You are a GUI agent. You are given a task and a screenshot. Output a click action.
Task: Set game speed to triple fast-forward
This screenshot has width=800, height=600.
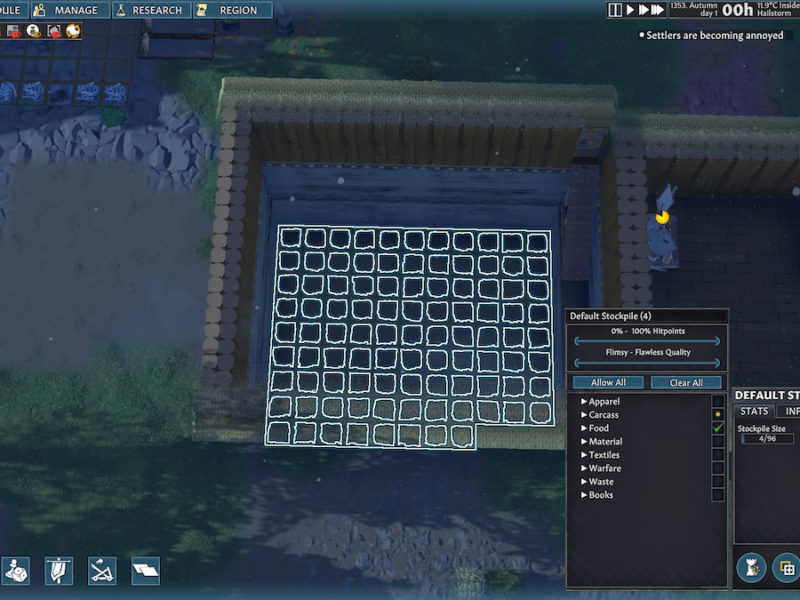(x=658, y=10)
